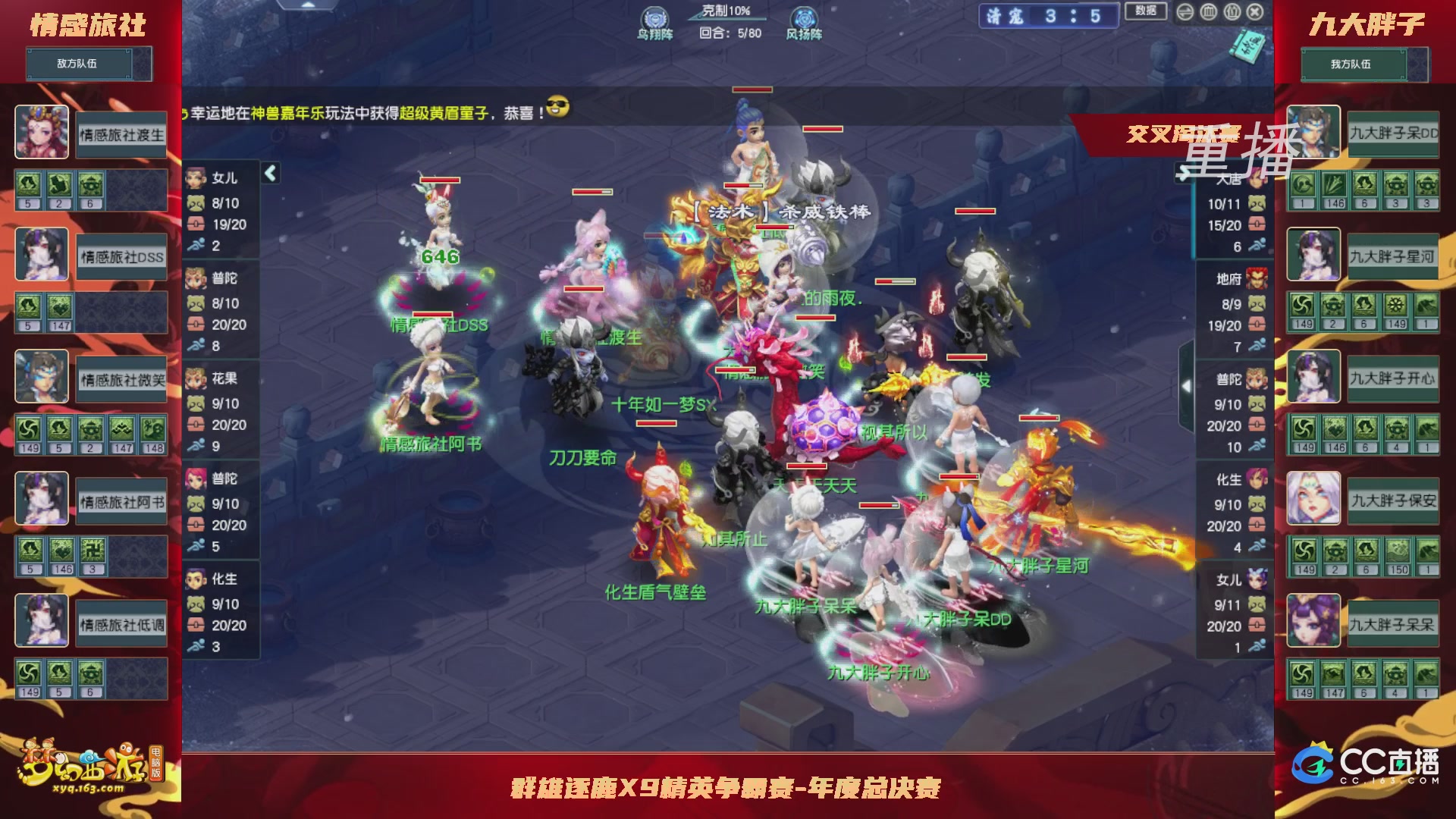Viewport: 1456px width, 819px height.
Task: Click the speed icon under 女儿 in left panel
Action: [x=196, y=246]
